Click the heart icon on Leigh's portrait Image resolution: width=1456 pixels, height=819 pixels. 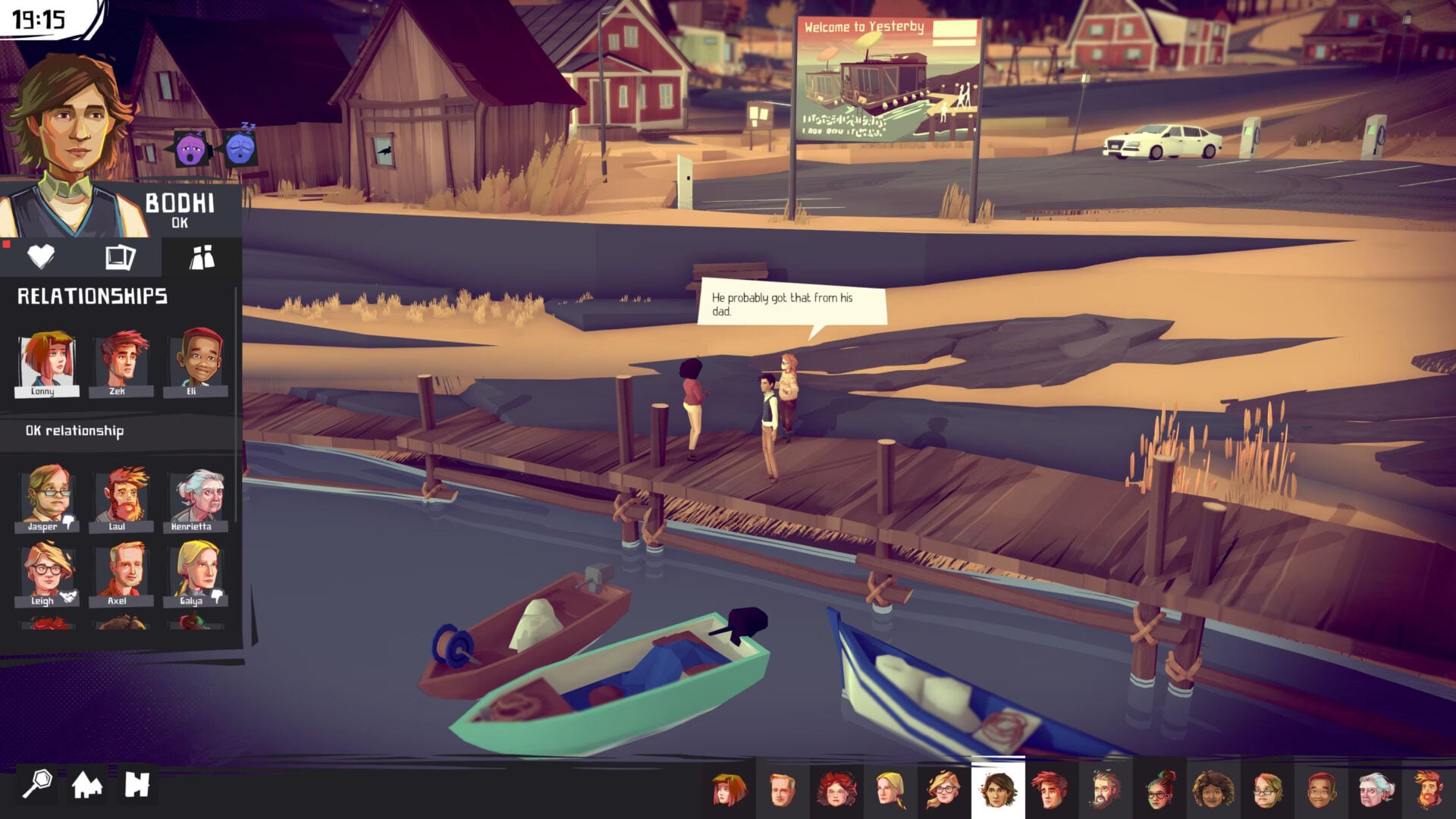coord(68,597)
